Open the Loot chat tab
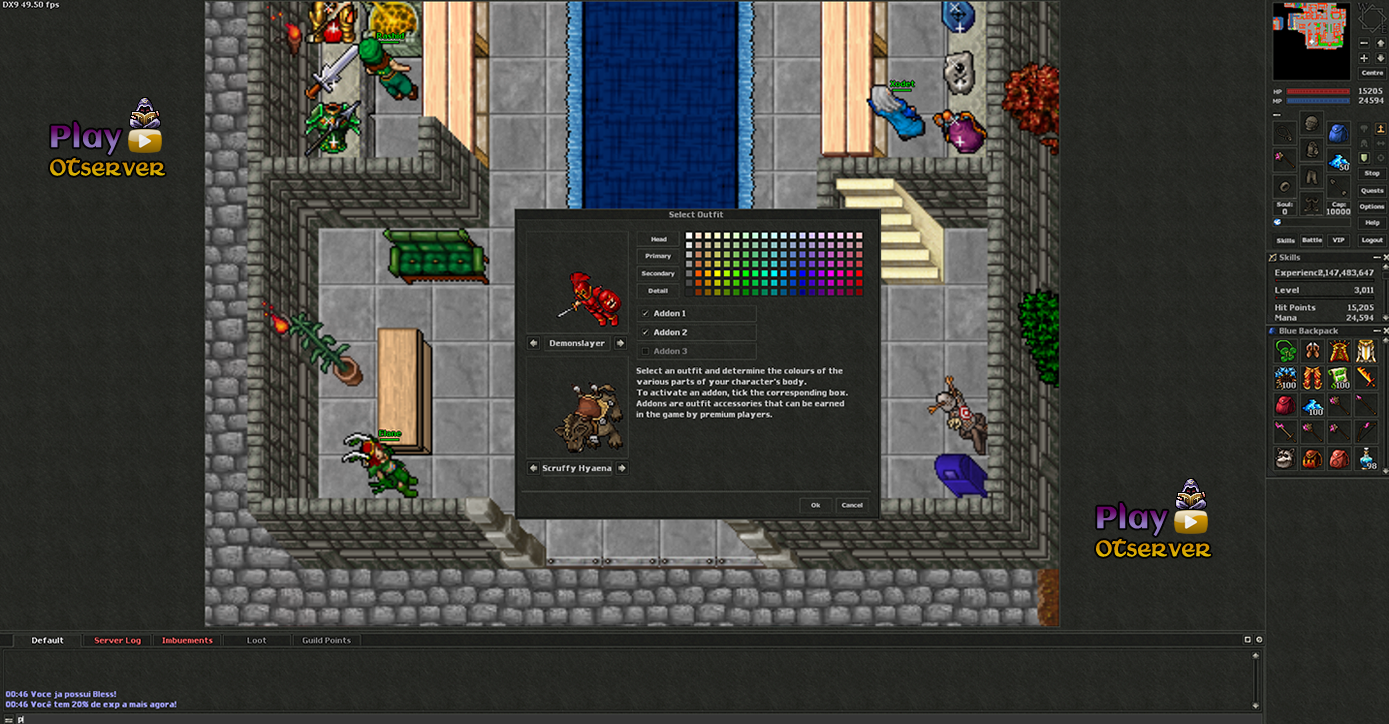 pyautogui.click(x=257, y=640)
